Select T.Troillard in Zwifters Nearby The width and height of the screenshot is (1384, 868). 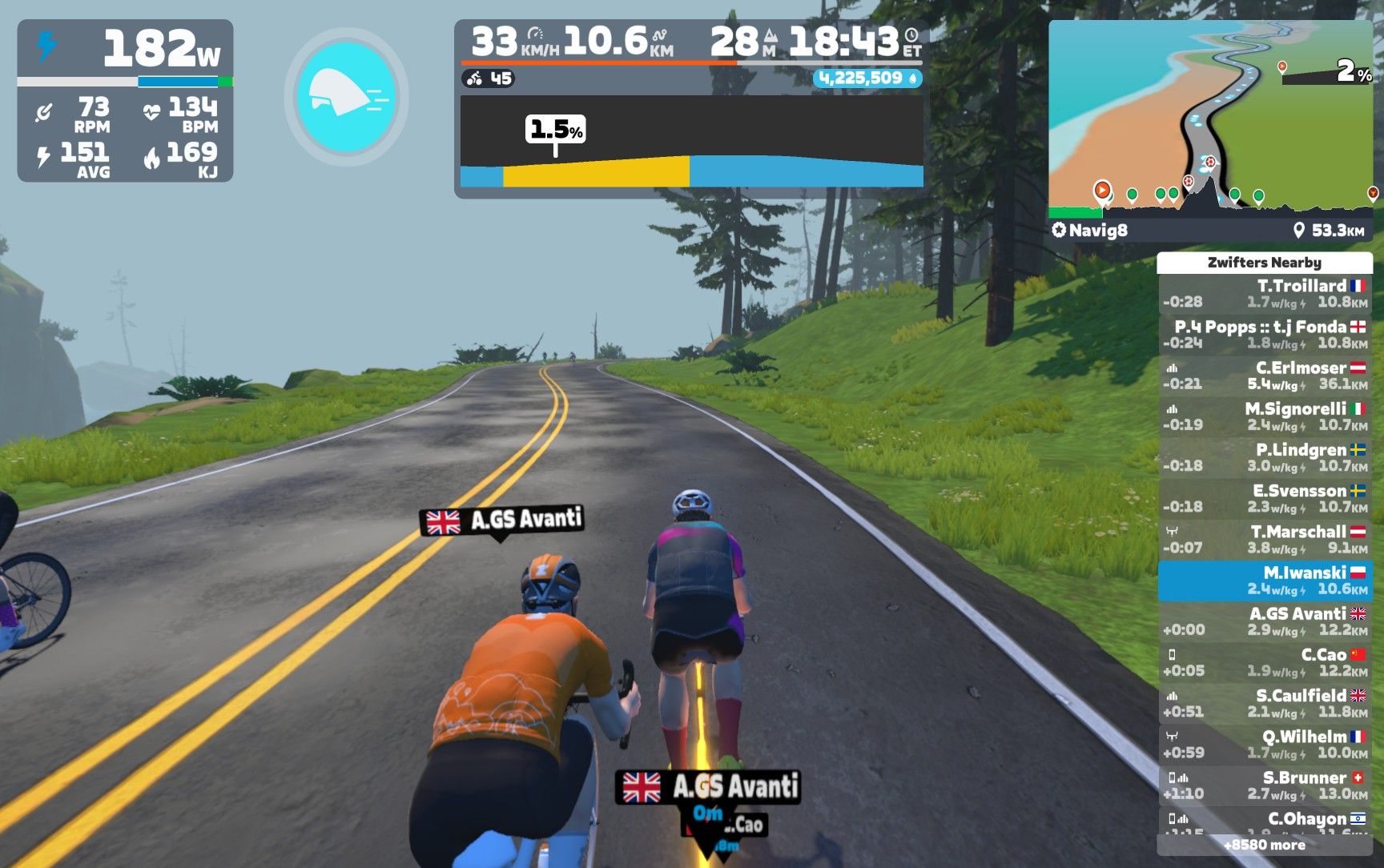(1265, 294)
